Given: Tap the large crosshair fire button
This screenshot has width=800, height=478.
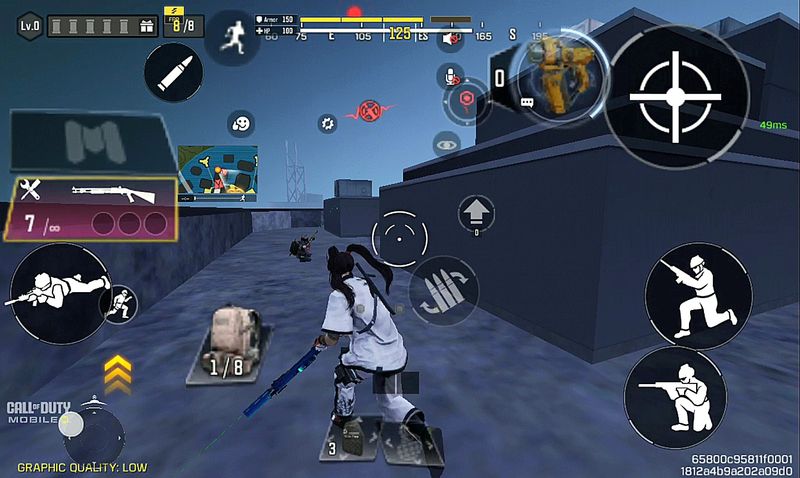Looking at the screenshot, I should tap(675, 94).
